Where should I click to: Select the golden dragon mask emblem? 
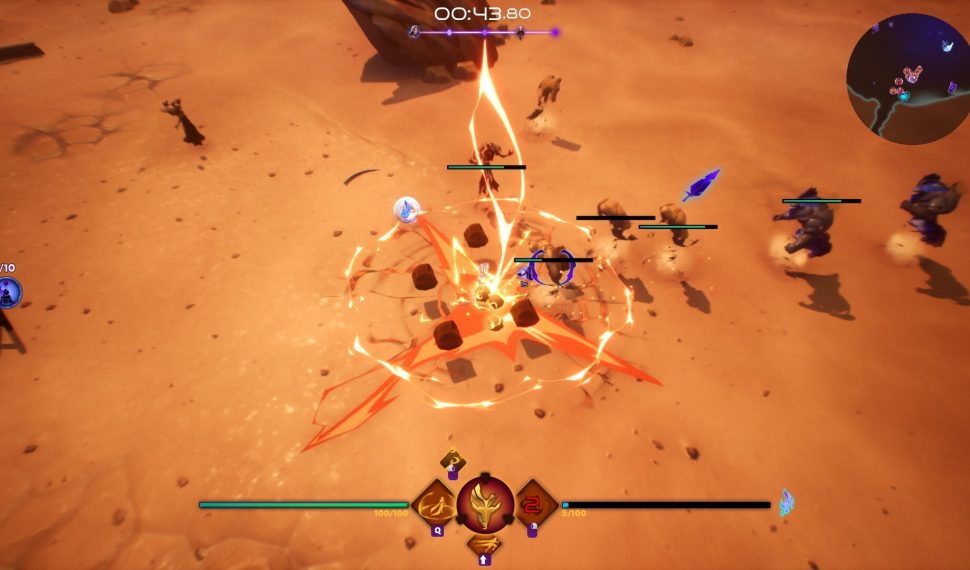[x=485, y=503]
